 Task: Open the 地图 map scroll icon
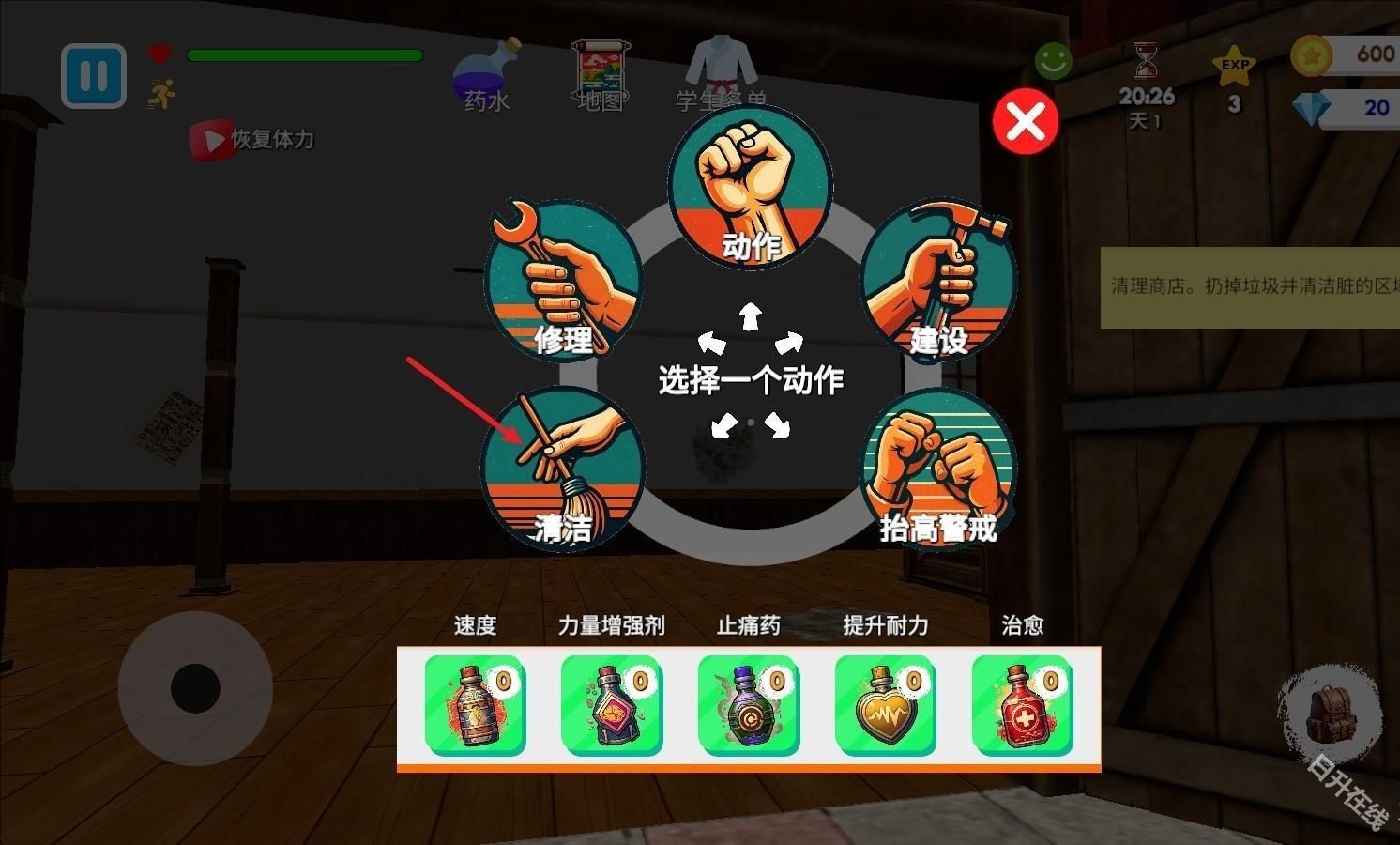[x=601, y=70]
